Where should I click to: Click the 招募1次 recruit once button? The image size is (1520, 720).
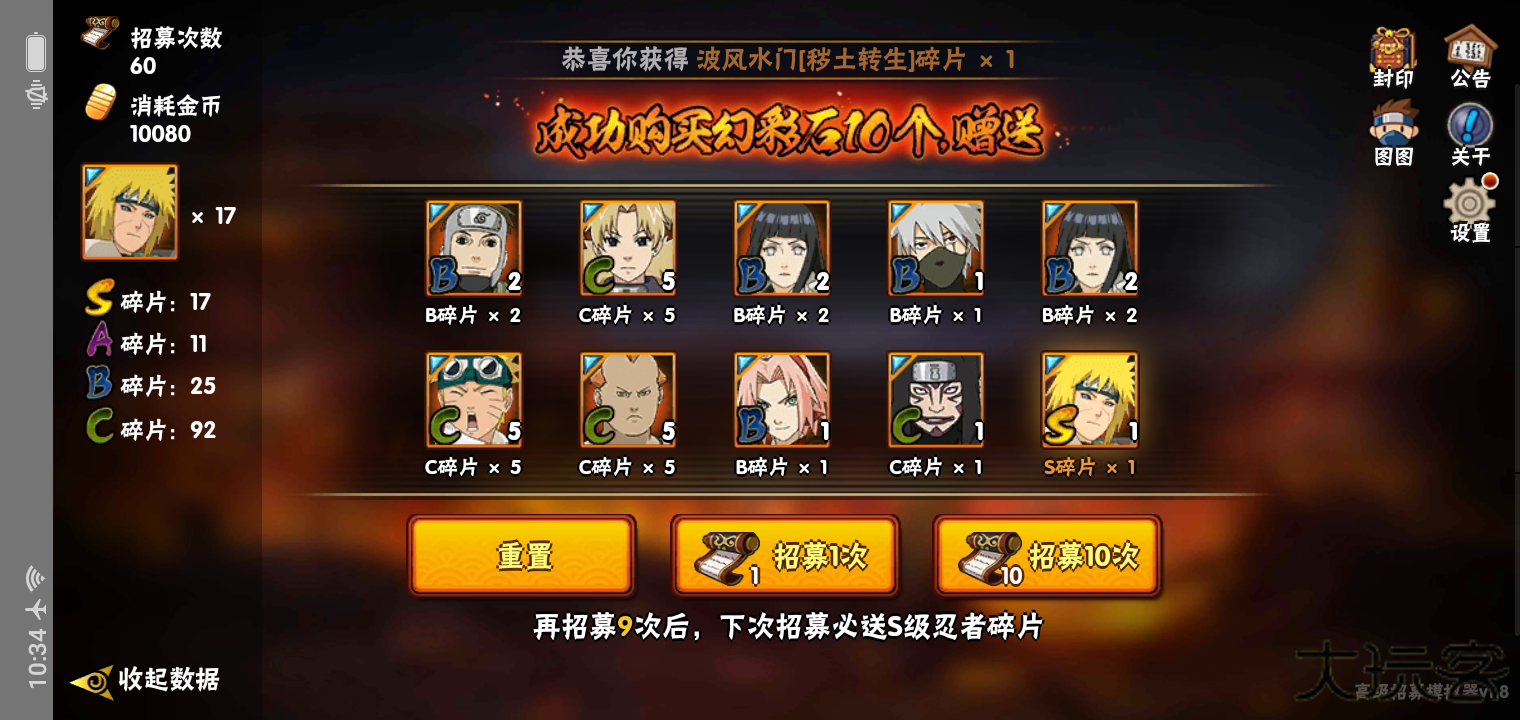787,556
